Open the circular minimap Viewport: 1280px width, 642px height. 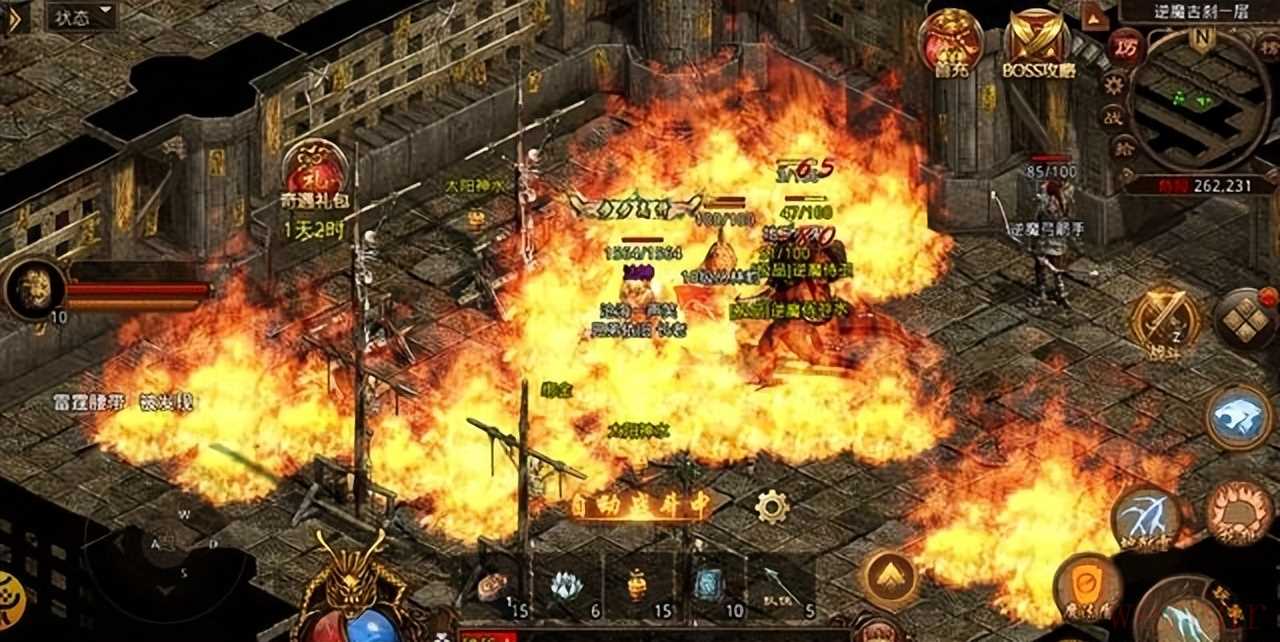click(x=1199, y=101)
